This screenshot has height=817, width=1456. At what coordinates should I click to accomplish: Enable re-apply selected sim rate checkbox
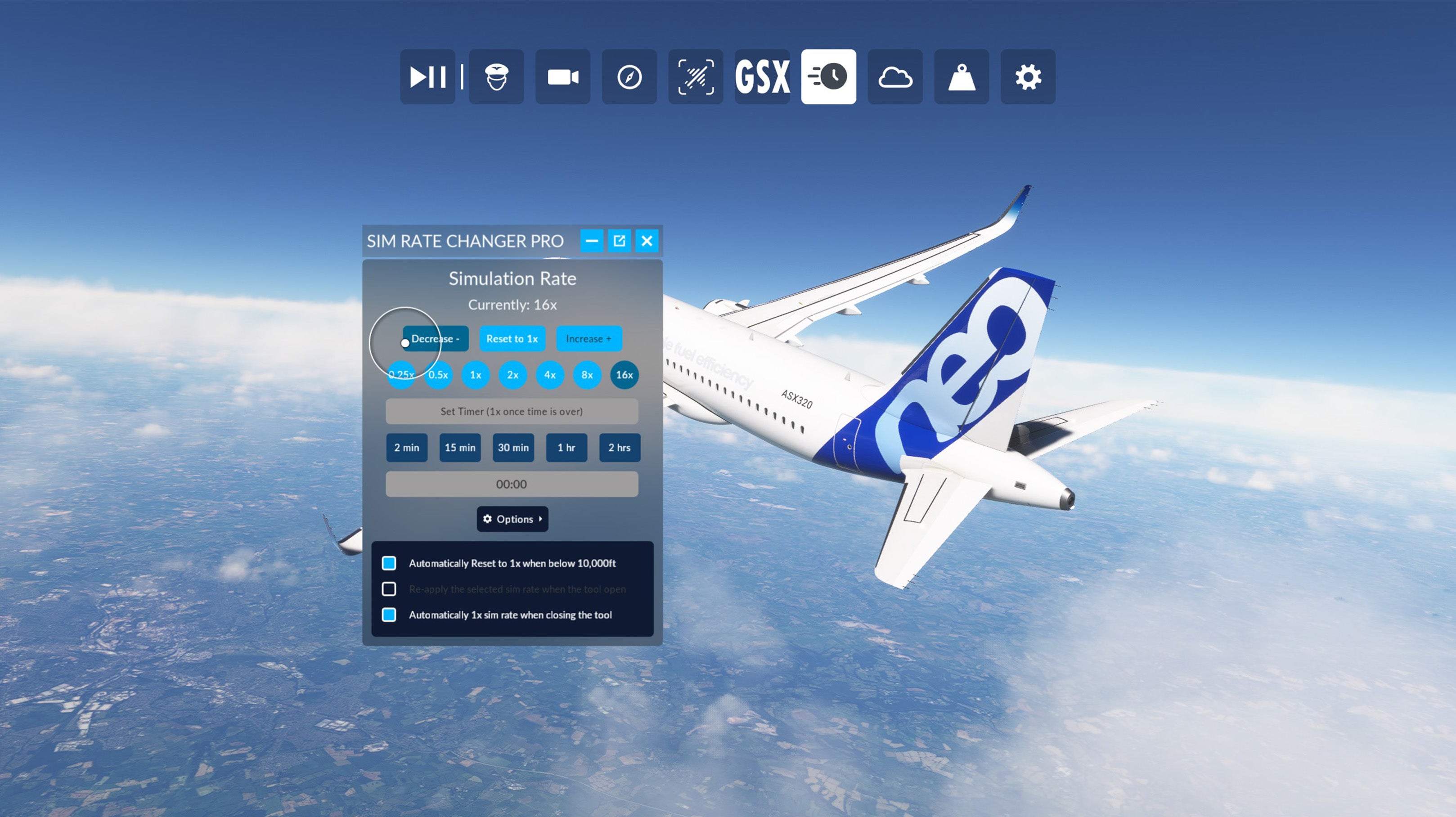tap(389, 589)
